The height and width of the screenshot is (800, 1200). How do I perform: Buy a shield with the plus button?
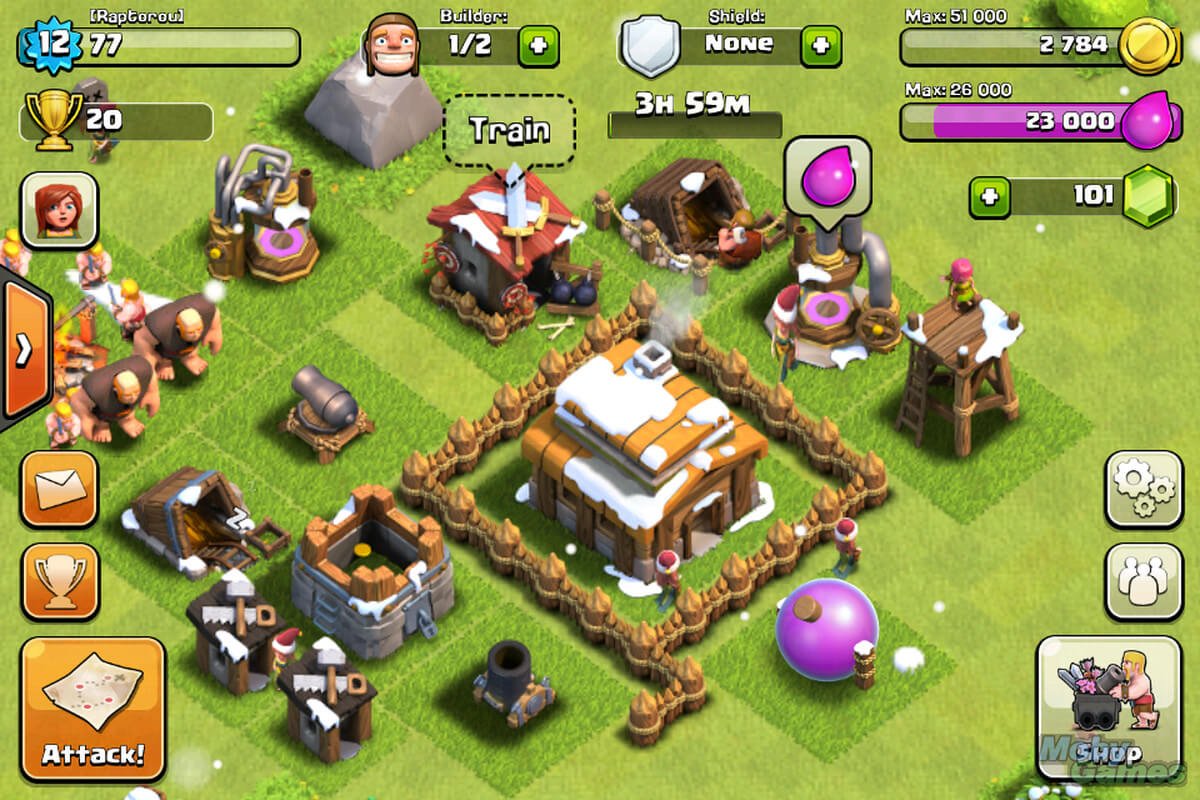point(820,46)
